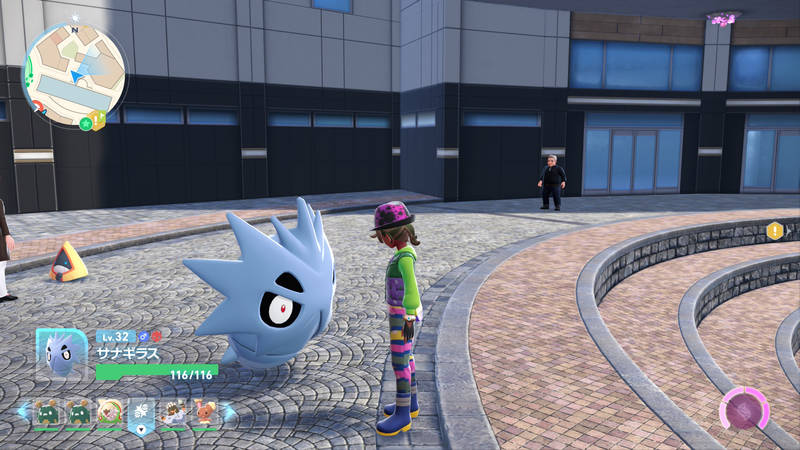Click the left arrow of the party bar
Image resolution: width=800 pixels, height=450 pixels.
point(23,412)
